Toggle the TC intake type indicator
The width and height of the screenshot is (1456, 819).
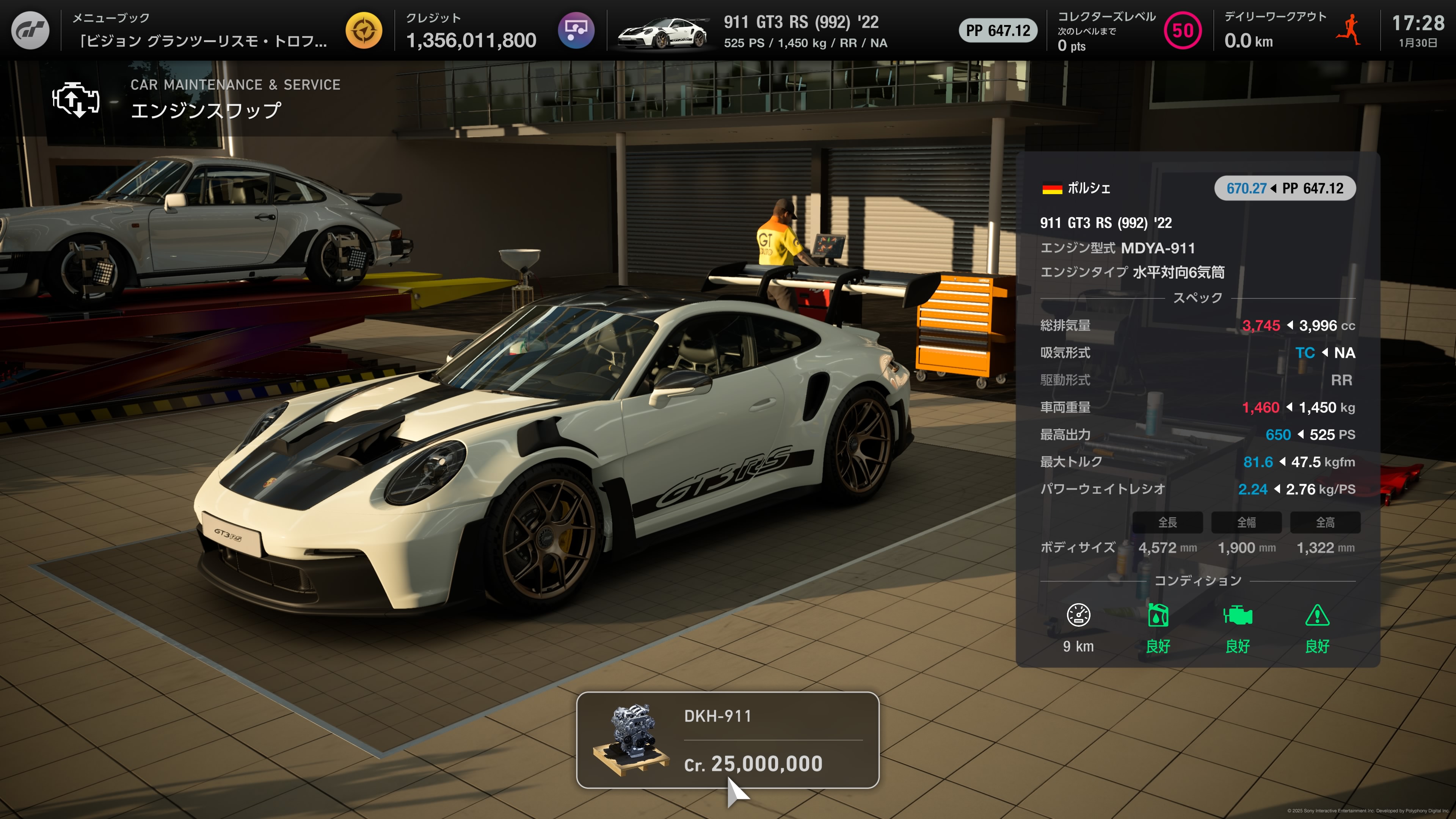[x=1305, y=353]
